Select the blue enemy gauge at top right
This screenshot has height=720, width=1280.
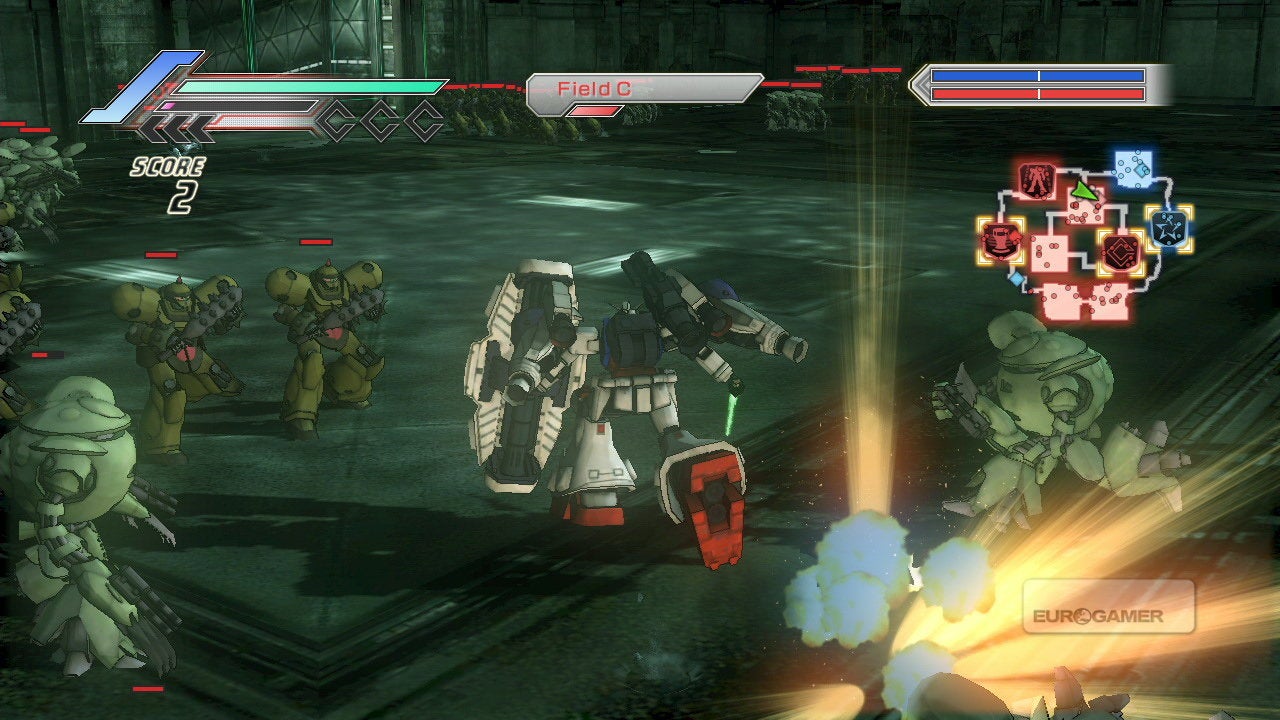[x=1040, y=75]
